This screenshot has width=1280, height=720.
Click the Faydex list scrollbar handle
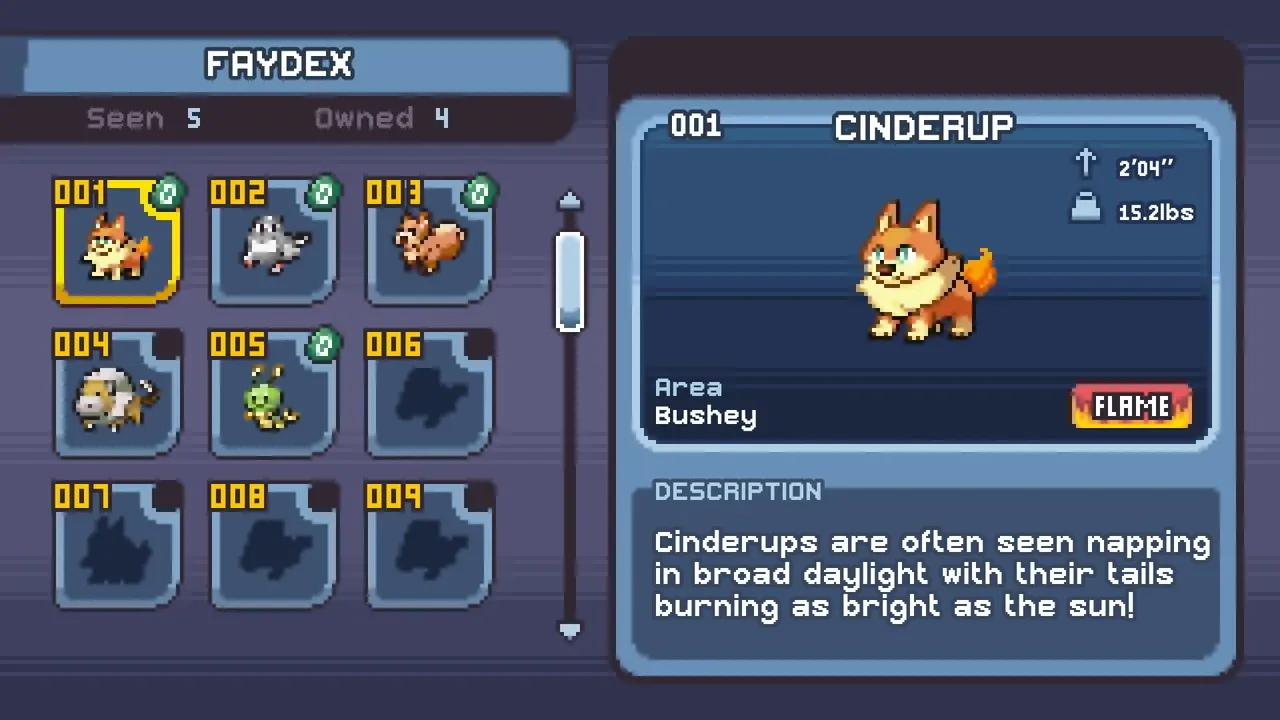570,280
